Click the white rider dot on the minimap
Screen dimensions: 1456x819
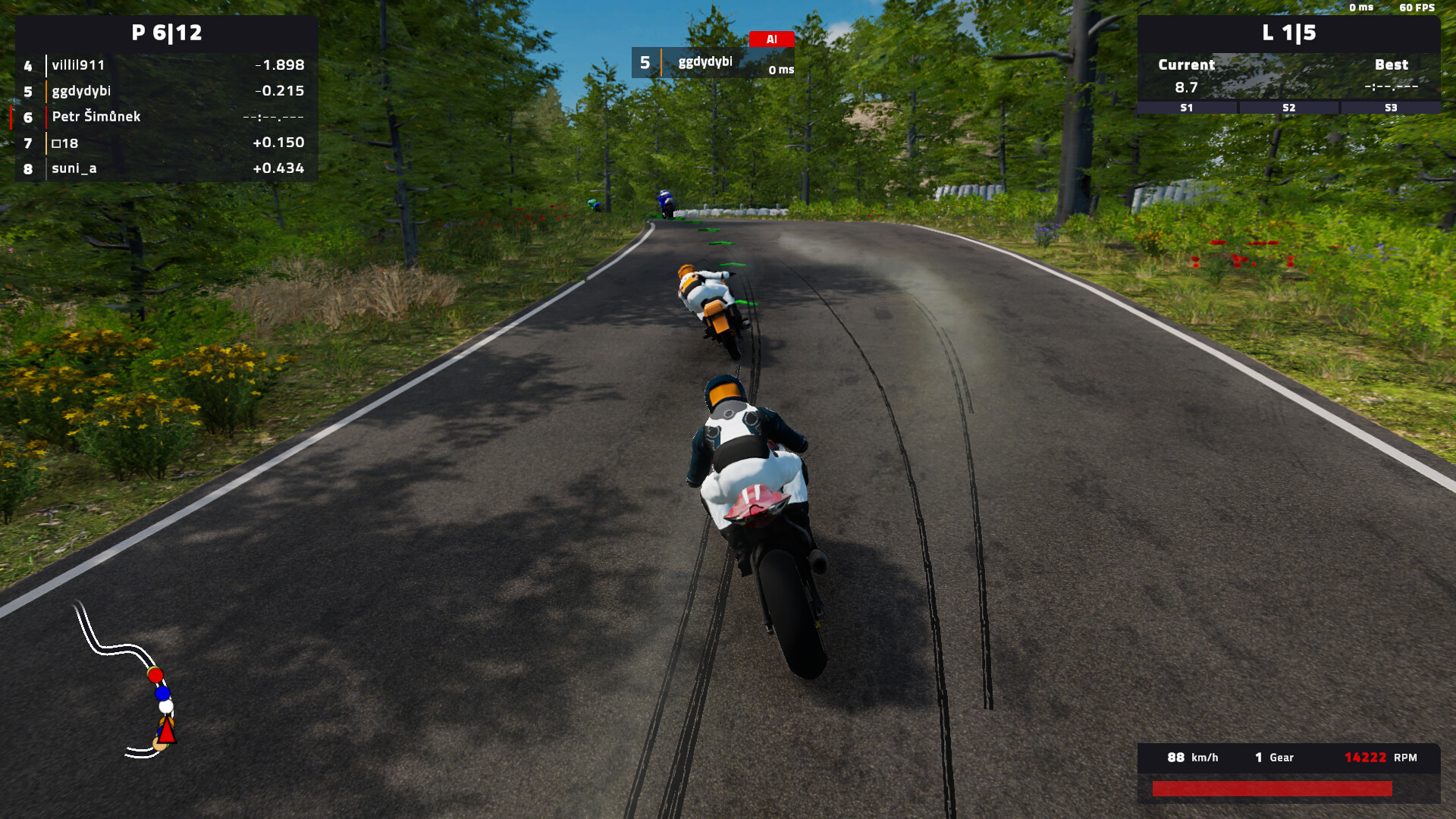click(165, 707)
